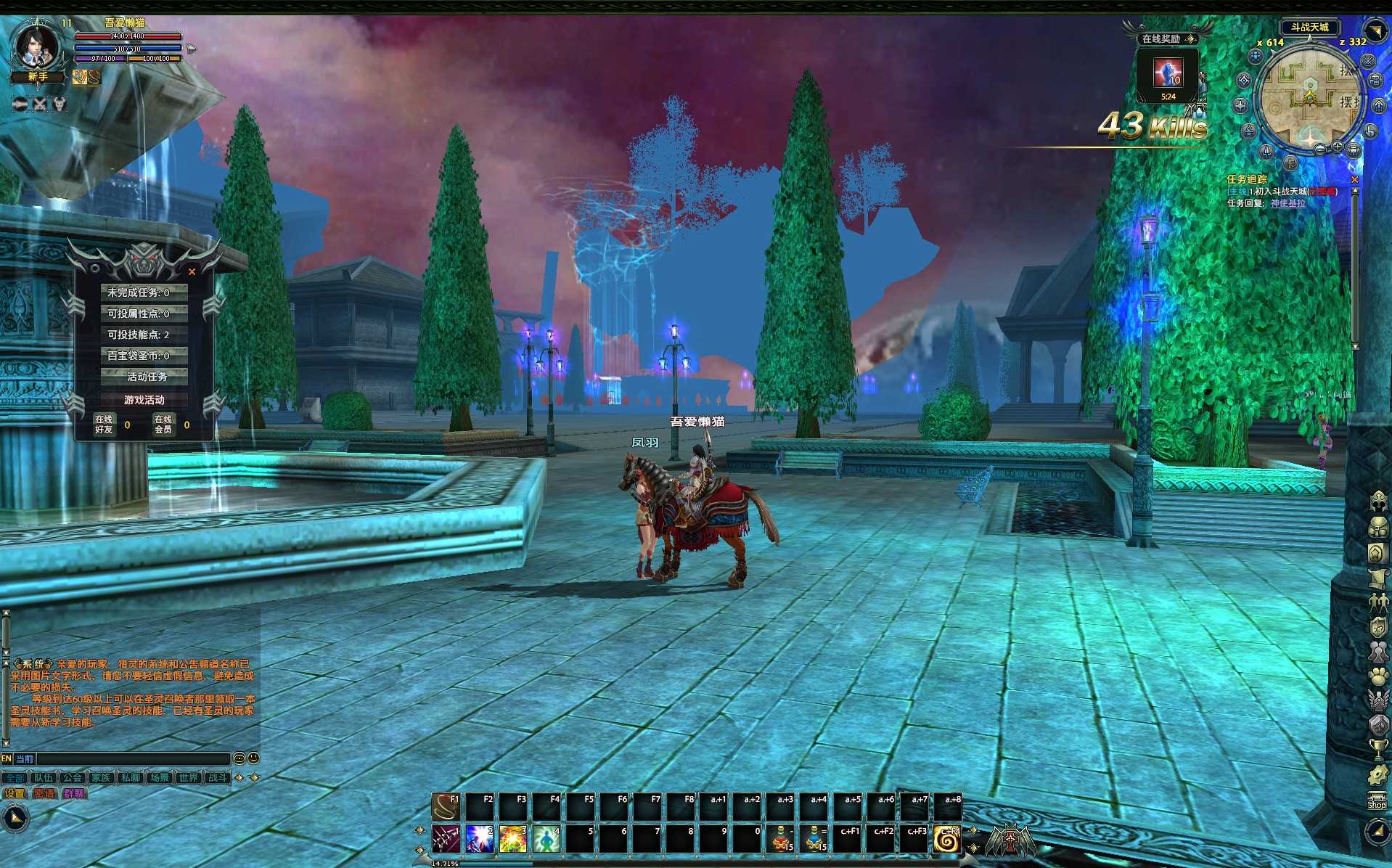
Task: Follow the 神使基拉 quest link
Action: click(1287, 203)
